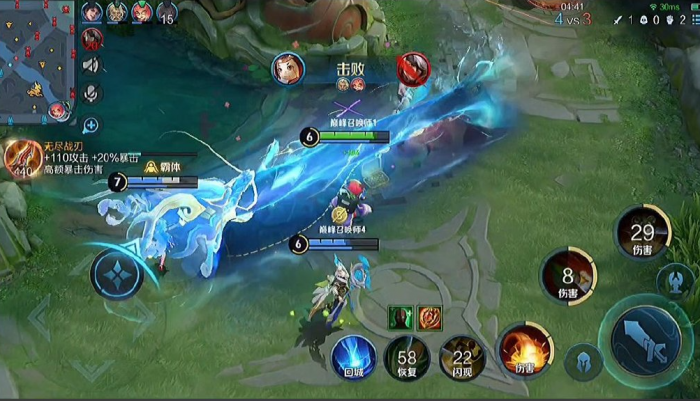The image size is (700, 401).
Task: Select the green hooded figure item slot
Action: [x=401, y=317]
